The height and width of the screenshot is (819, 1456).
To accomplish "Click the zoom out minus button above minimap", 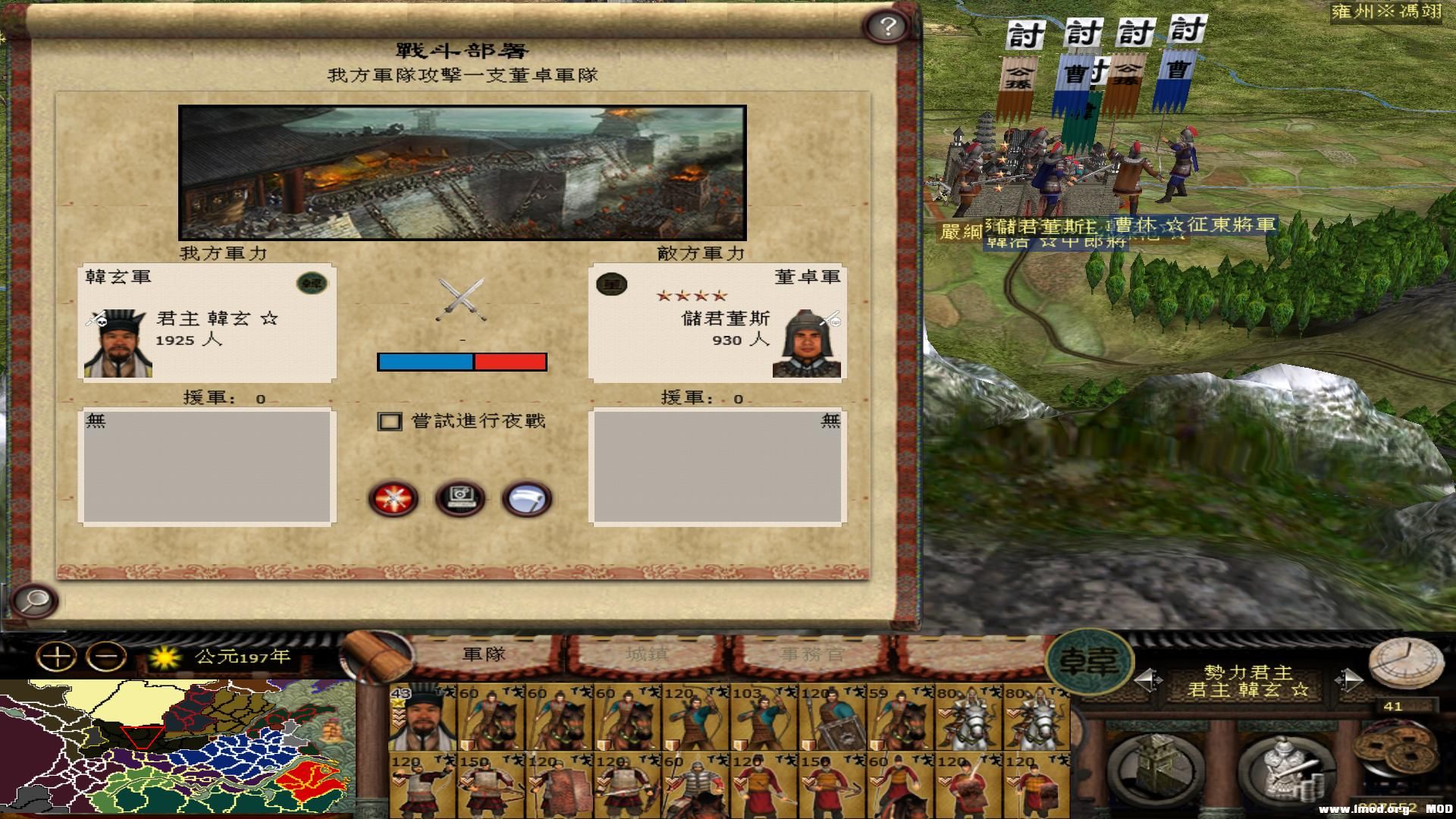I will (105, 655).
